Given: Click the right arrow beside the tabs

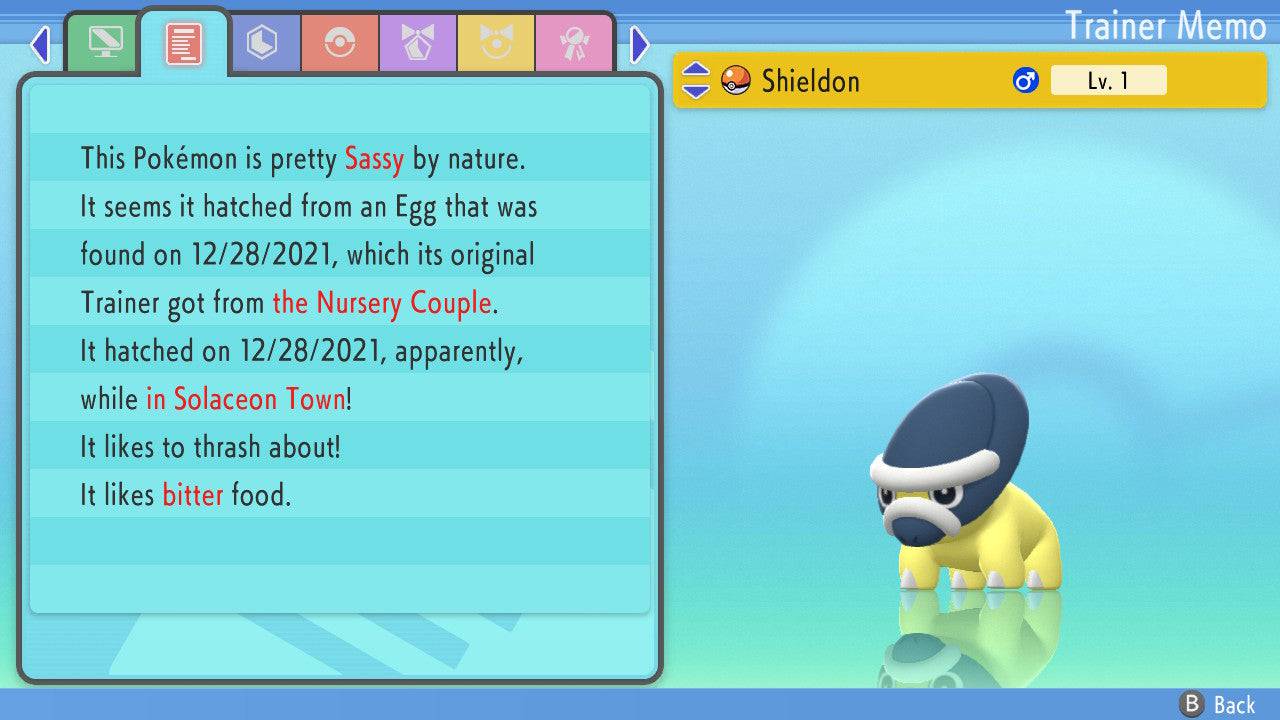Looking at the screenshot, I should click(640, 44).
